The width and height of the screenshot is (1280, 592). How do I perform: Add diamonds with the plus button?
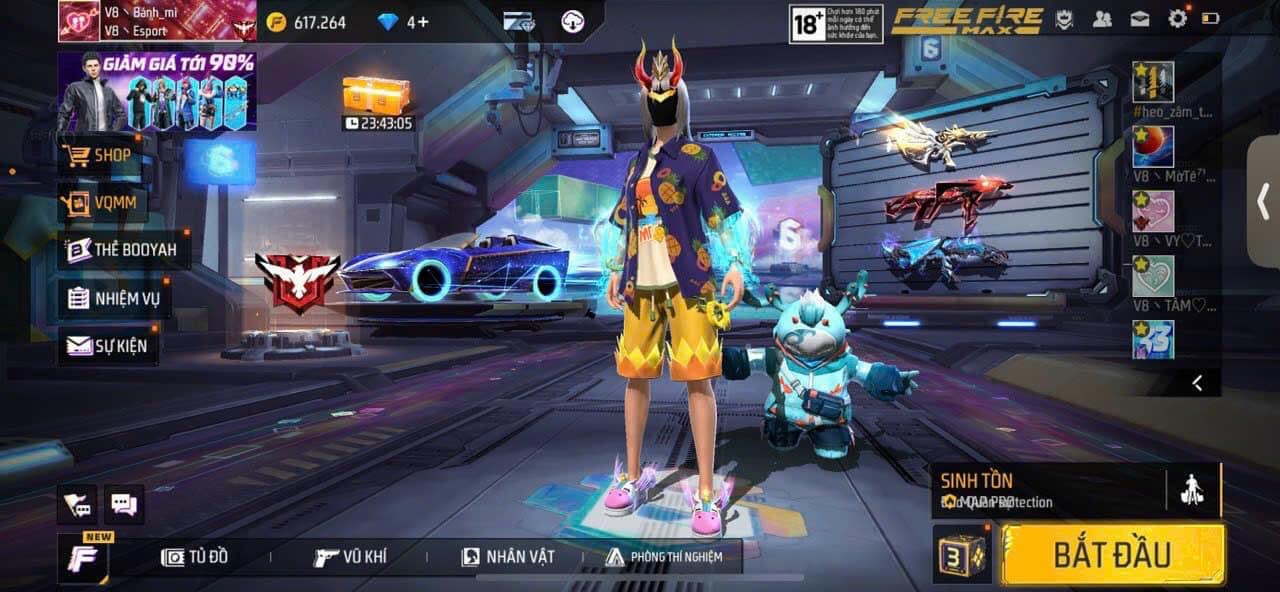[424, 22]
